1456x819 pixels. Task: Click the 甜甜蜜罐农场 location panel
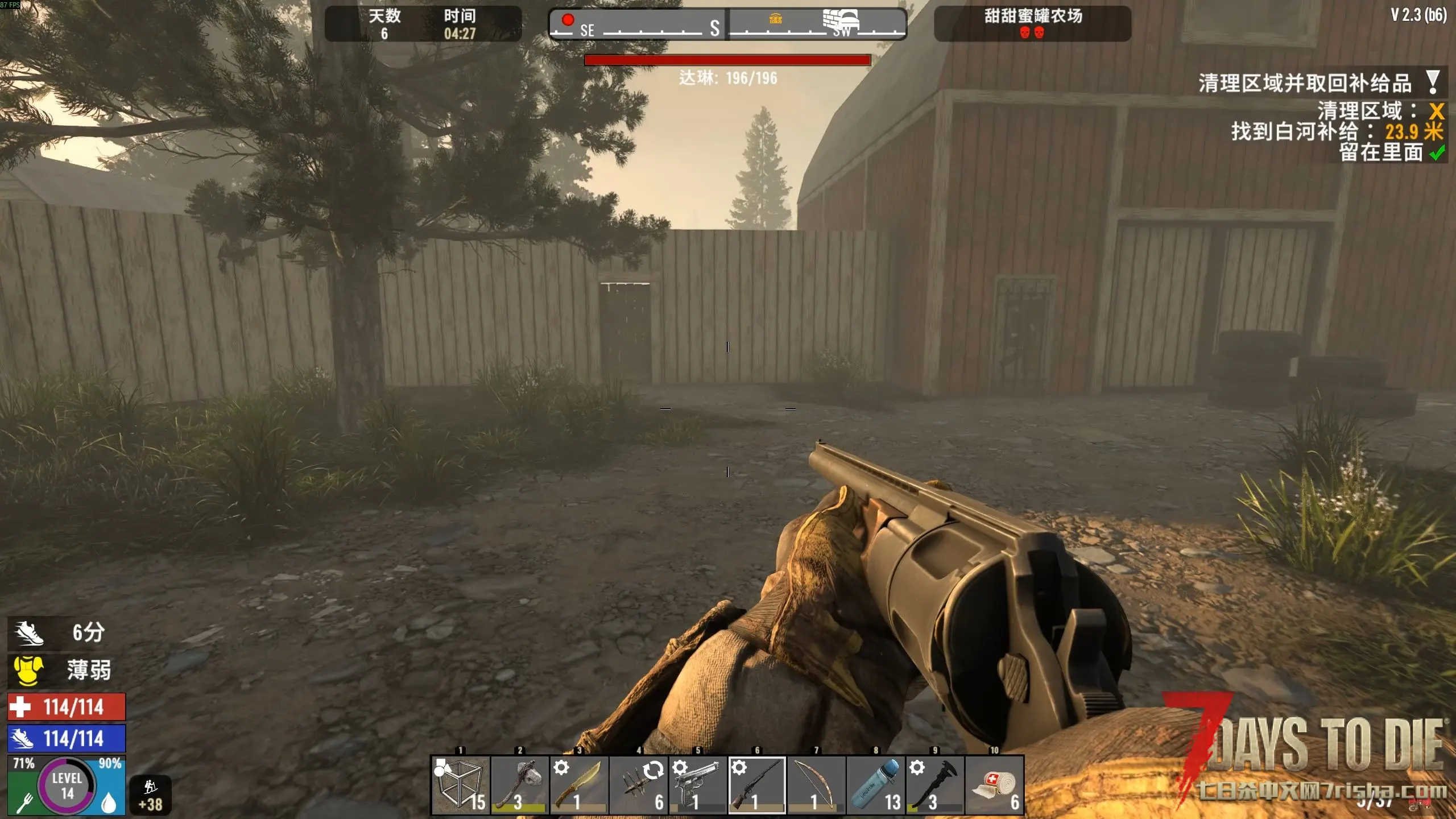(x=1032, y=23)
